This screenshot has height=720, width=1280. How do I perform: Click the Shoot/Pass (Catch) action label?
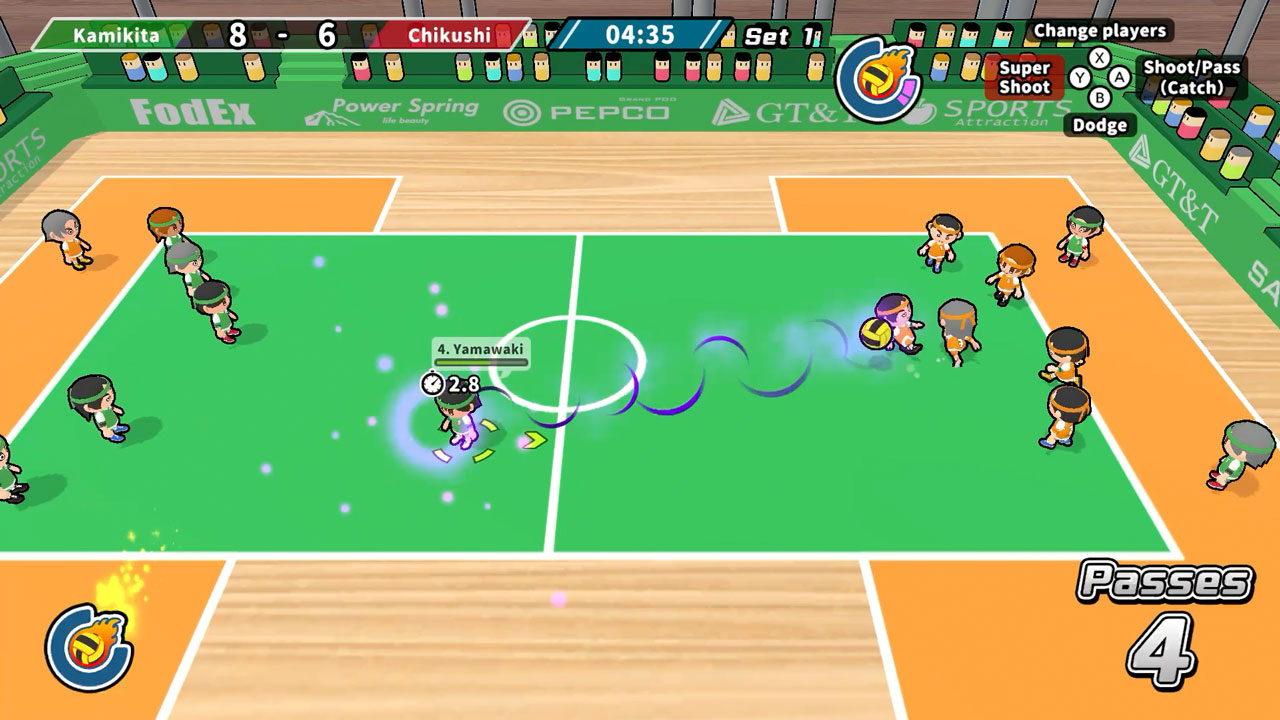coord(1192,79)
